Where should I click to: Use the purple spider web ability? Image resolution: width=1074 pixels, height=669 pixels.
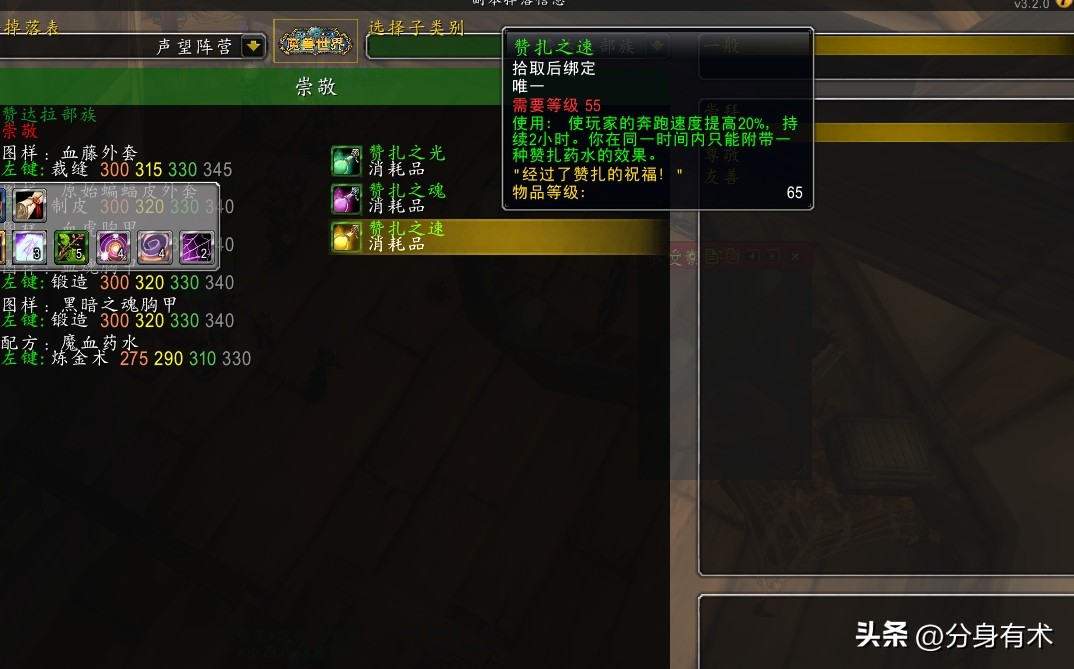(196, 247)
